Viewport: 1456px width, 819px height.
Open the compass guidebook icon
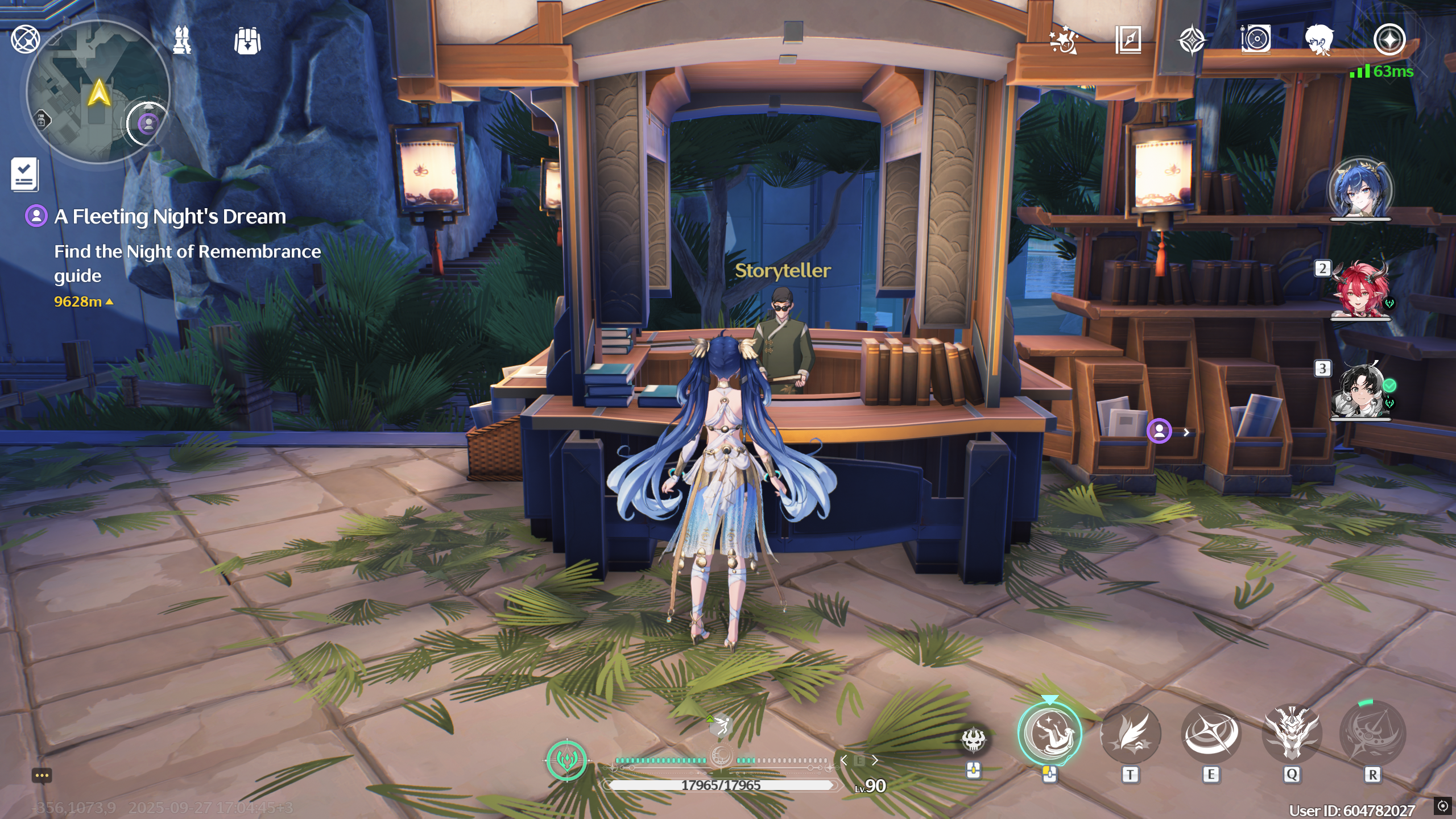[x=1128, y=40]
